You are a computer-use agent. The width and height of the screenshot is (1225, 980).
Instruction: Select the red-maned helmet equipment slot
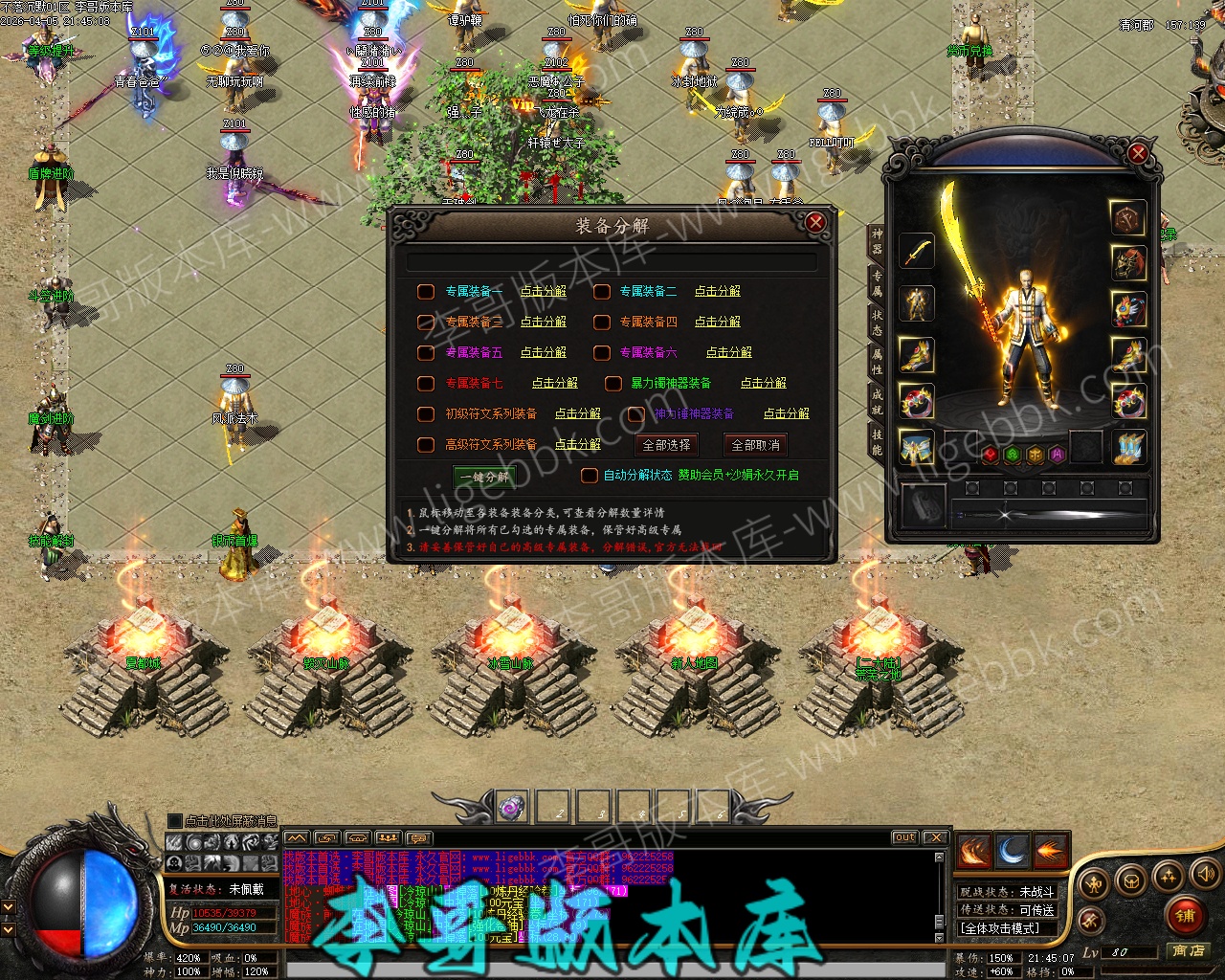[1128, 262]
